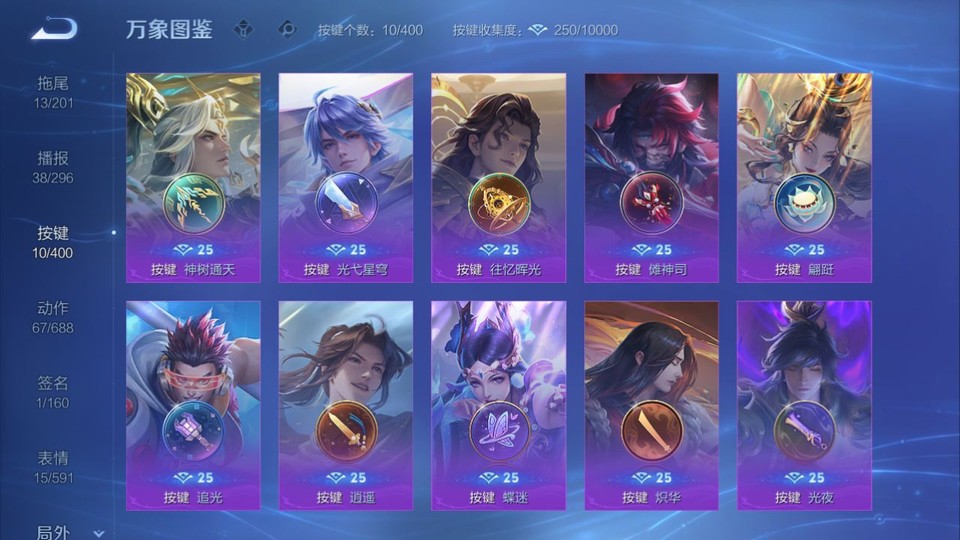Select the 傩神司 button skin card

click(x=651, y=177)
